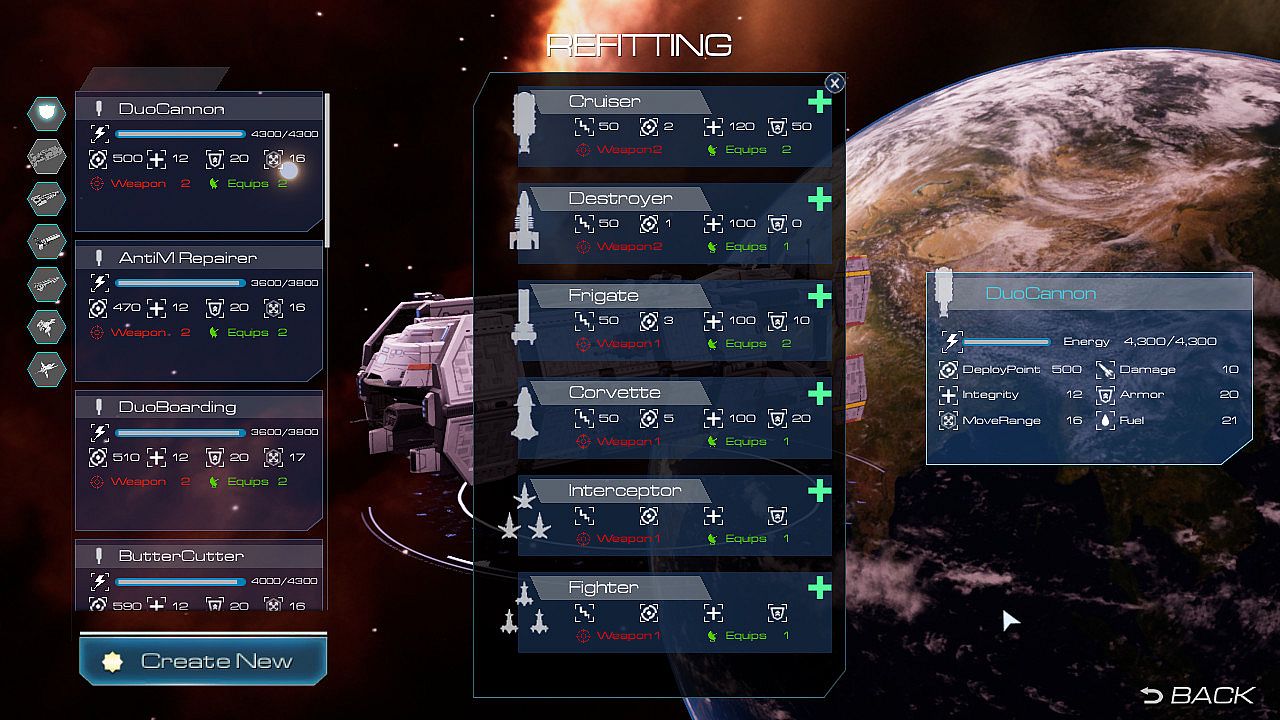Select the AntiM Repairer design card
The height and width of the screenshot is (720, 1280).
[199, 311]
